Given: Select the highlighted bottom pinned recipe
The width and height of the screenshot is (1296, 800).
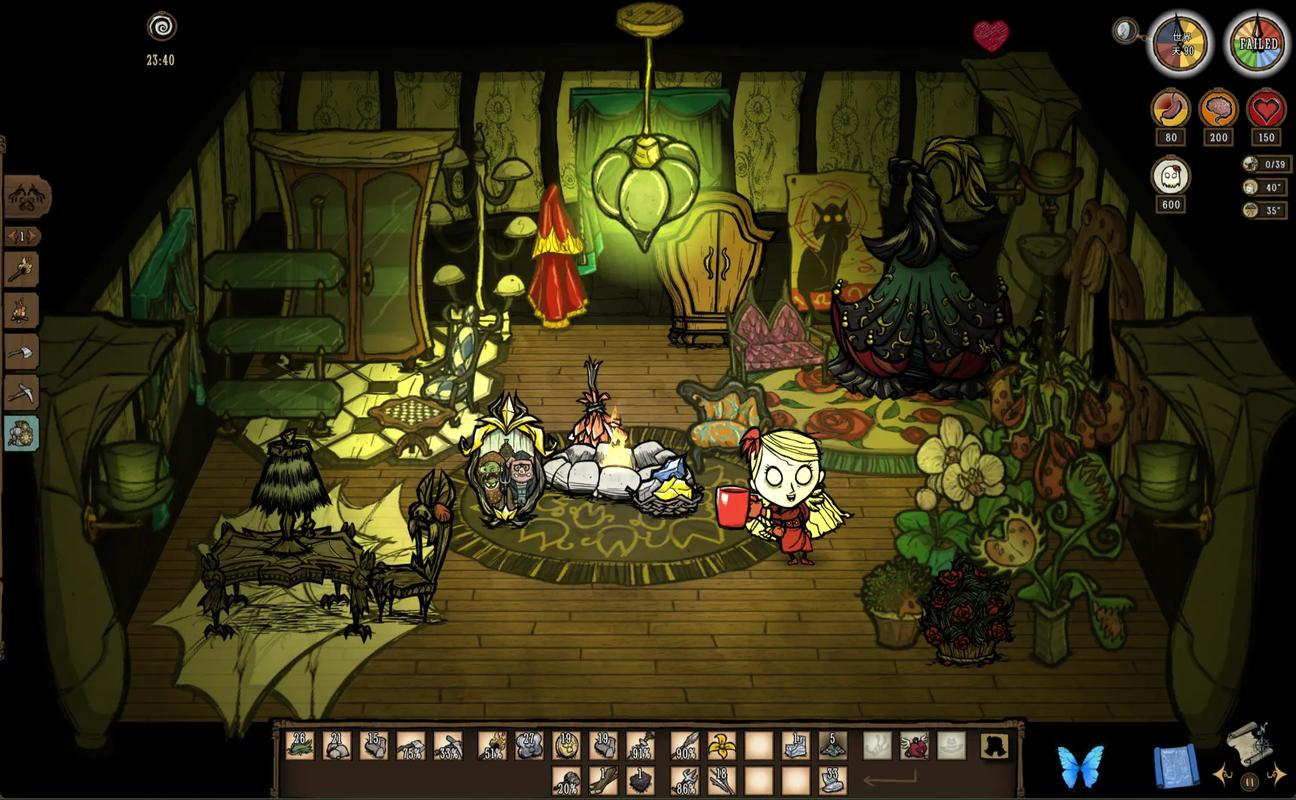Looking at the screenshot, I should 22,433.
